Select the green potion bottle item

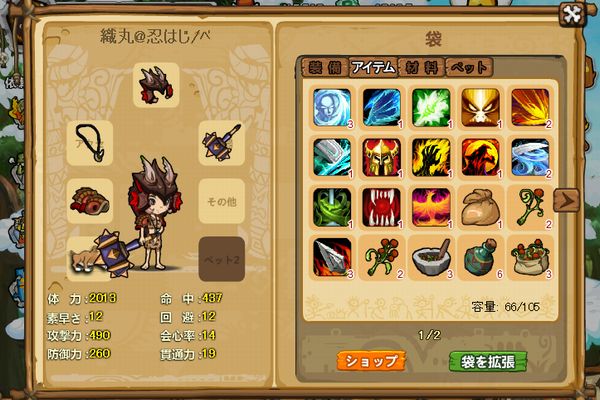479,255
